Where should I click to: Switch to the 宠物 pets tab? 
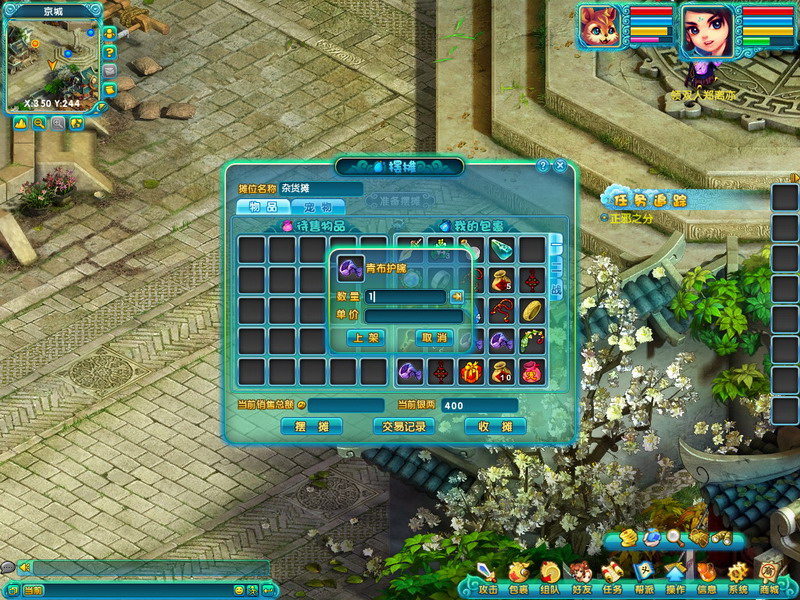[317, 207]
